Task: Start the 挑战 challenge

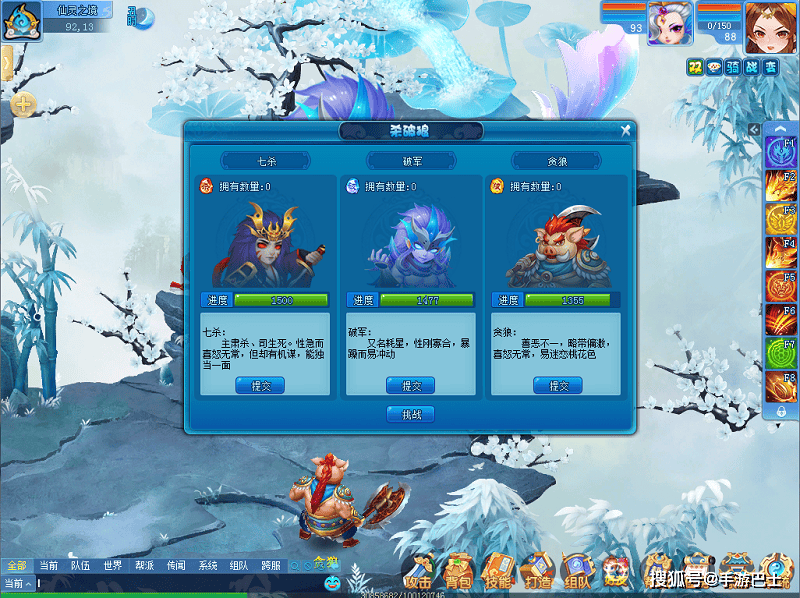Action: point(410,414)
